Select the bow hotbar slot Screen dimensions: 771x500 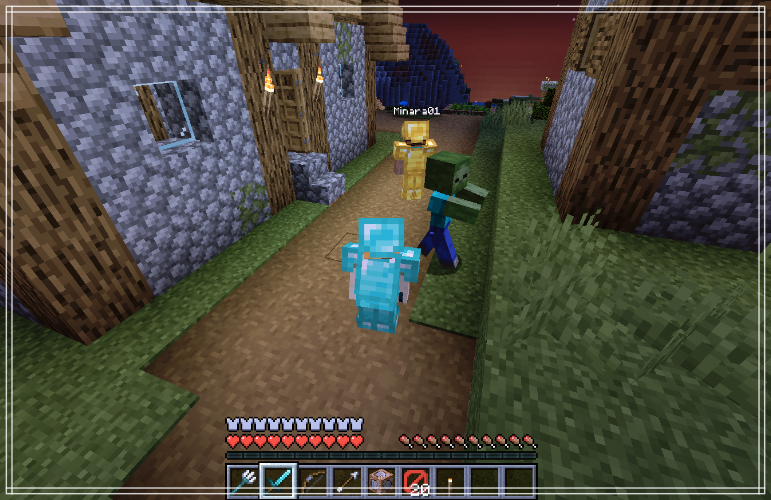click(x=313, y=481)
